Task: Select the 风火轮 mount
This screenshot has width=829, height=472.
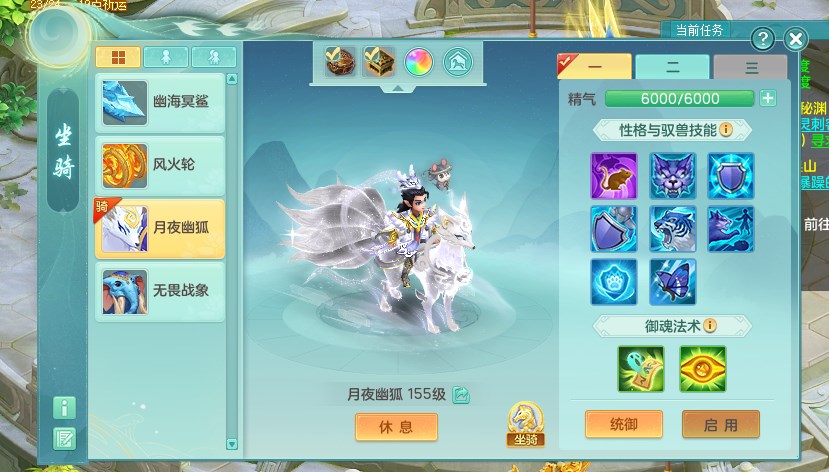Action: pos(160,165)
